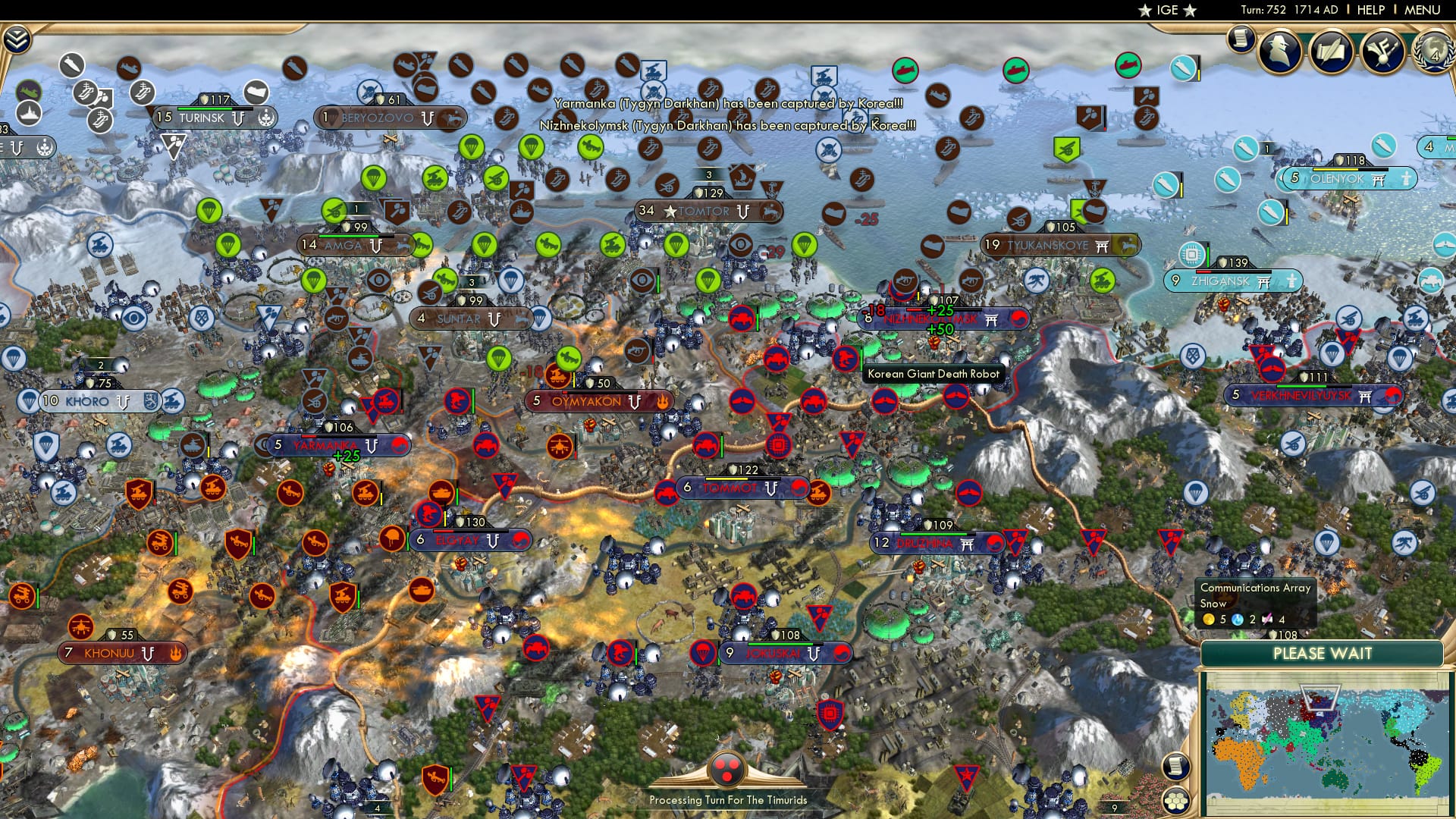Toggle the Korean Giant Death Robot tooltip banner
This screenshot has width=1456, height=819.
tap(934, 374)
